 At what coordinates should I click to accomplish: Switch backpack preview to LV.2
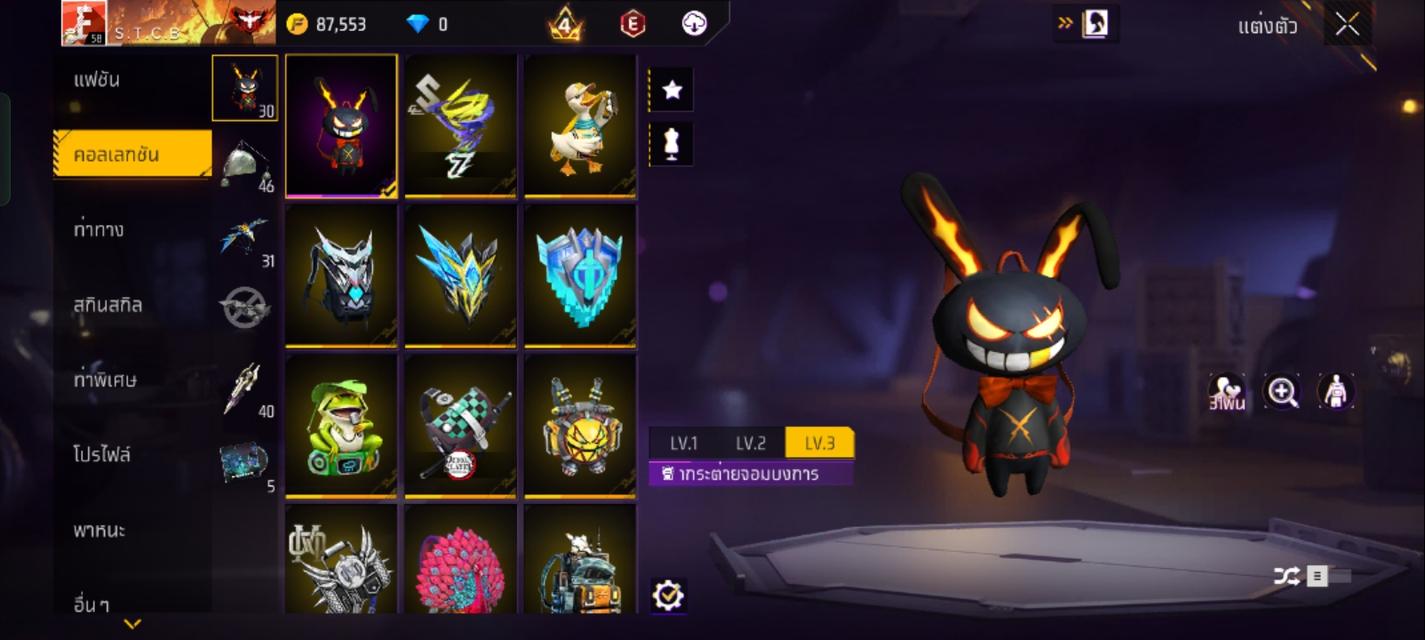(751, 443)
